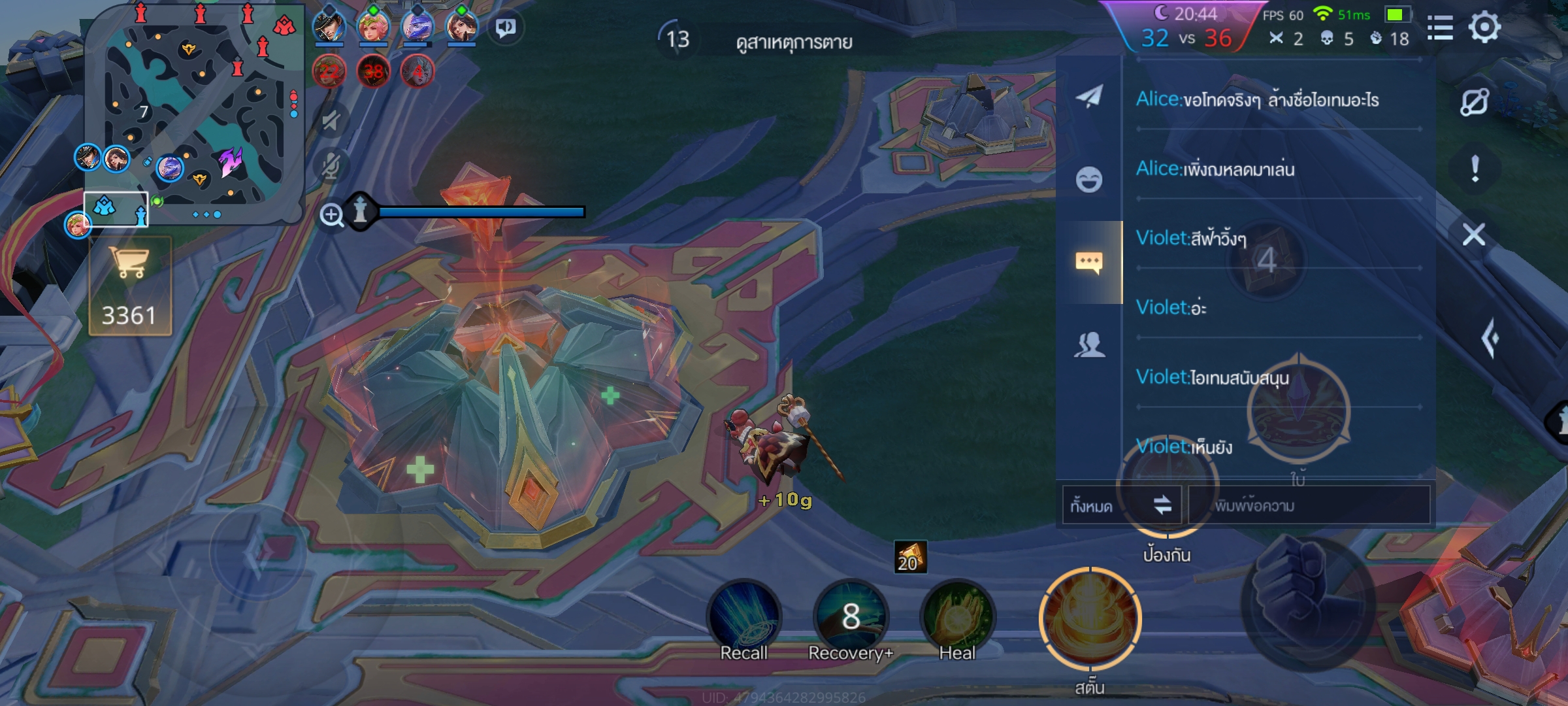The width and height of the screenshot is (1568, 706).
Task: Zoom with the magnifier plus button
Action: pos(332,214)
